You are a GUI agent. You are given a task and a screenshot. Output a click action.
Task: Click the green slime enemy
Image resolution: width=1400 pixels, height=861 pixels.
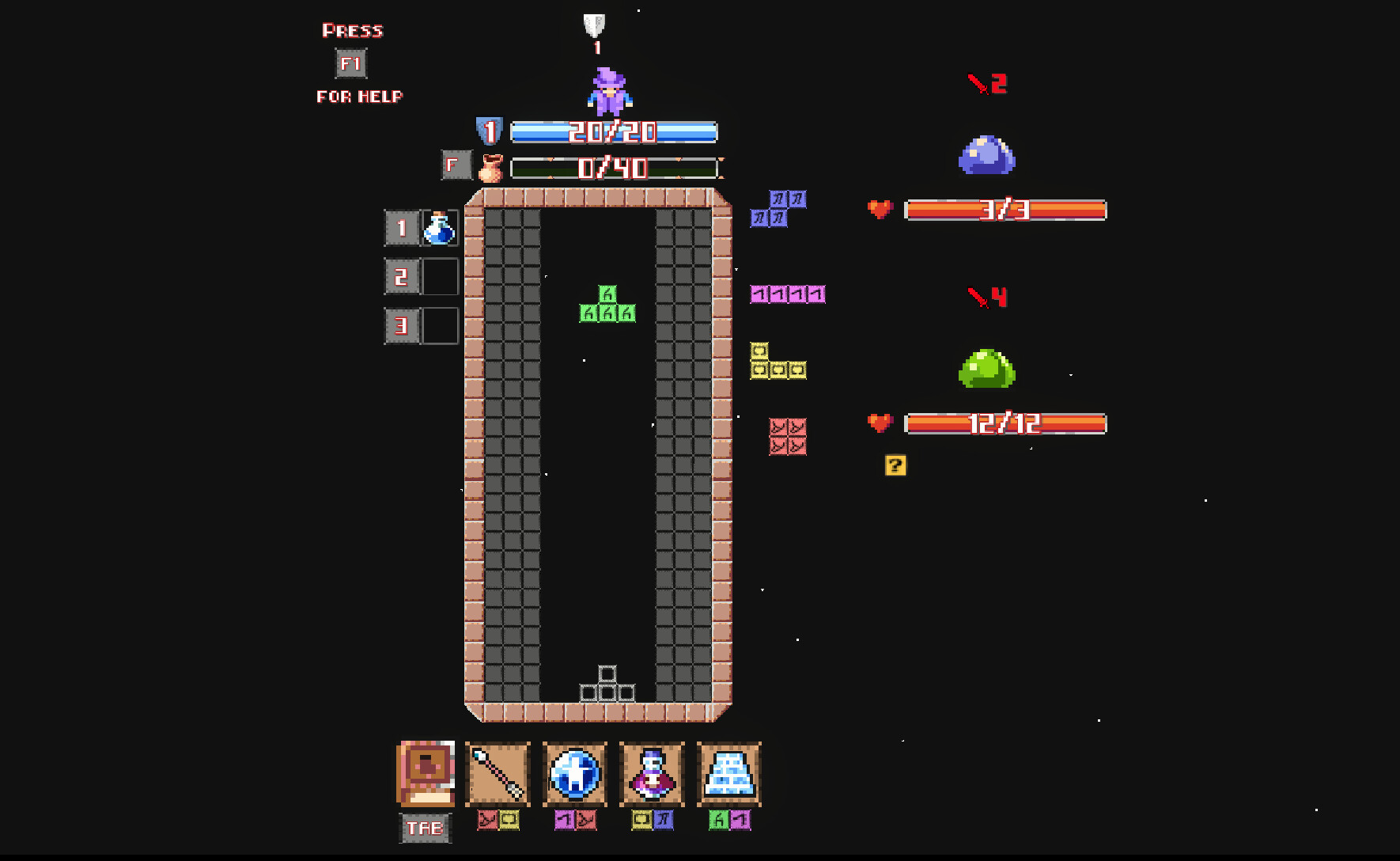coord(987,369)
